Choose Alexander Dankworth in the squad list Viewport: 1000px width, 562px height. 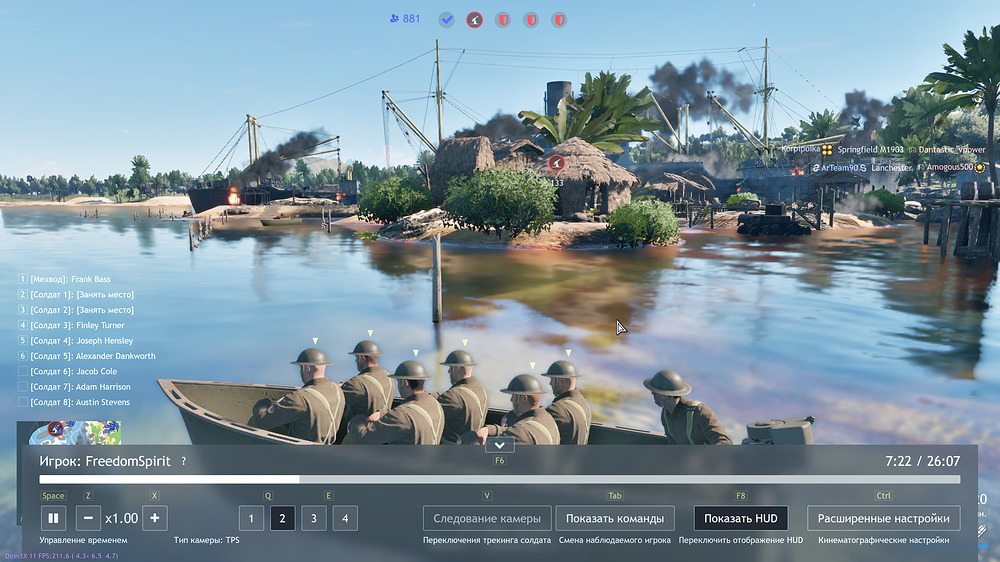(93, 356)
